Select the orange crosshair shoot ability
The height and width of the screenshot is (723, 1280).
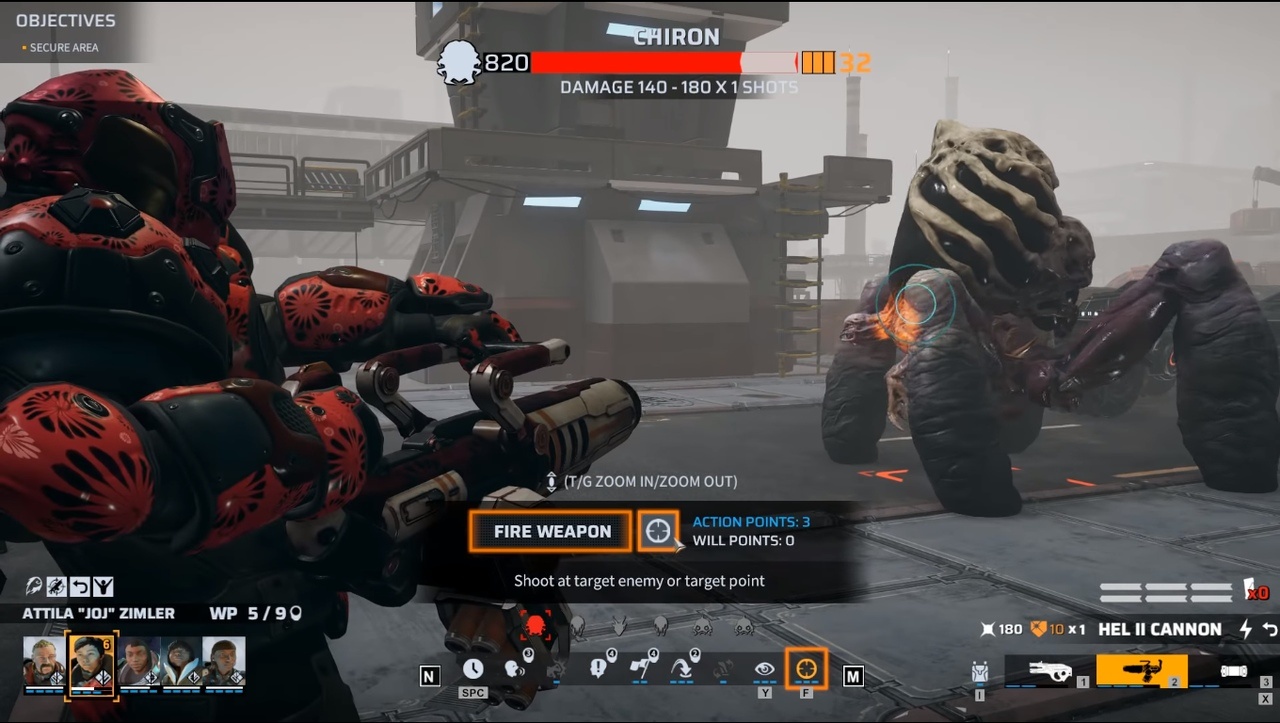point(806,668)
